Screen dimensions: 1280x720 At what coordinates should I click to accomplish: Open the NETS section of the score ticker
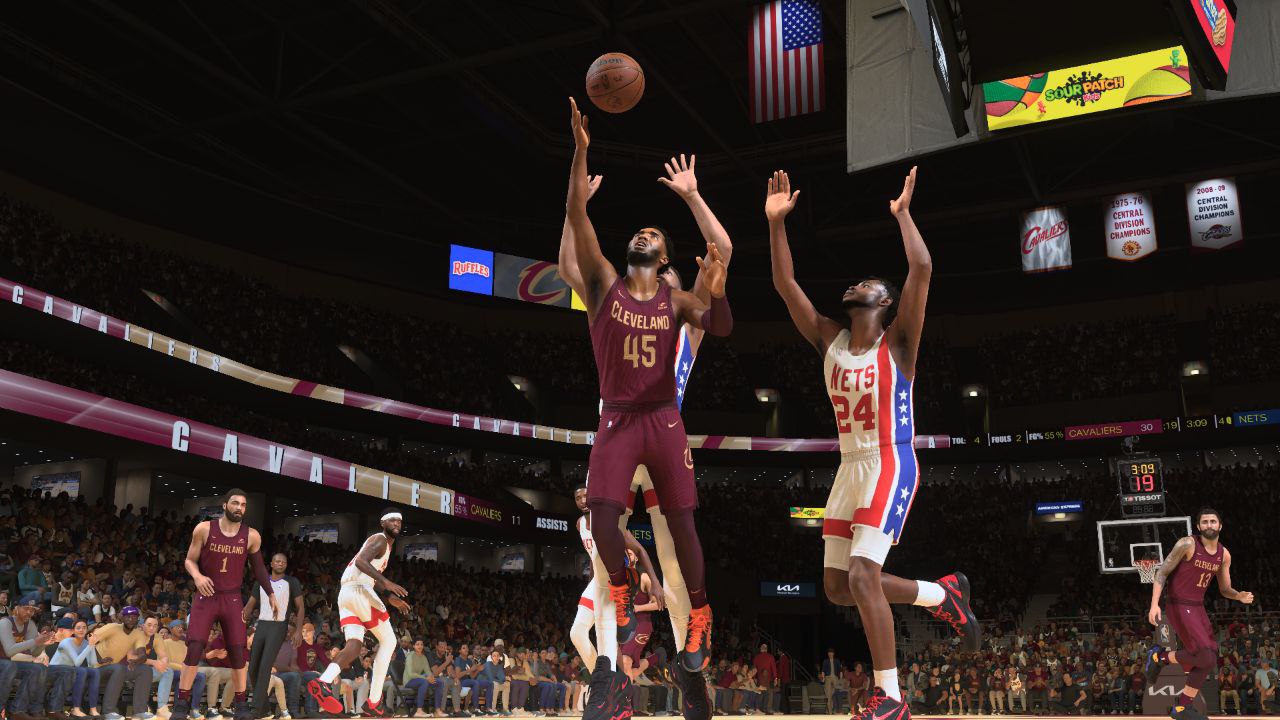pos(1251,416)
